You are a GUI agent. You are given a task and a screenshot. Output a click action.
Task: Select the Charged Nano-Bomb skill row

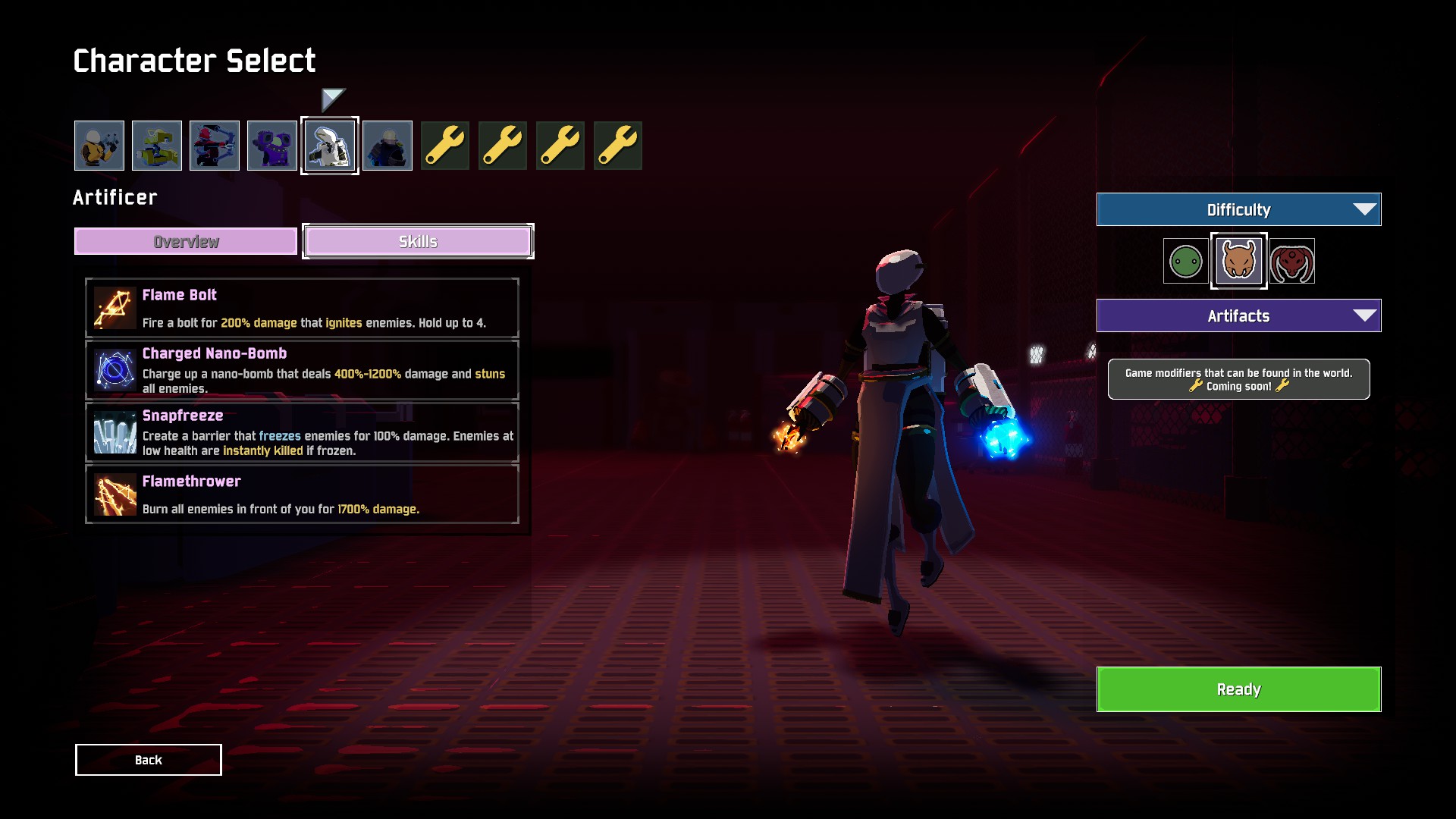pos(302,370)
